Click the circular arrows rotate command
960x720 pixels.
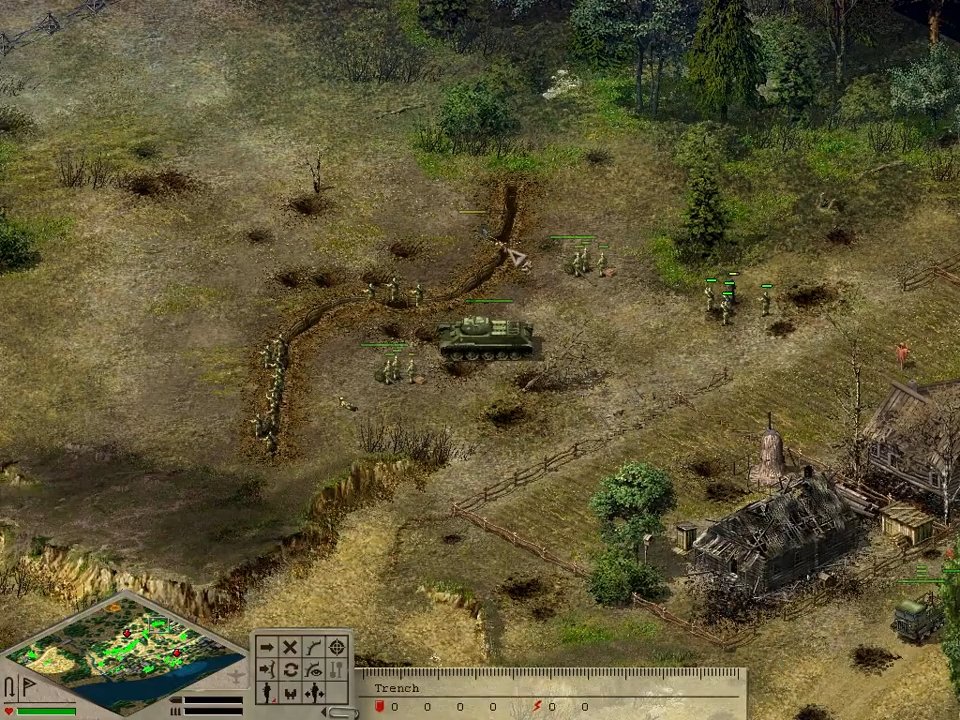click(x=290, y=669)
